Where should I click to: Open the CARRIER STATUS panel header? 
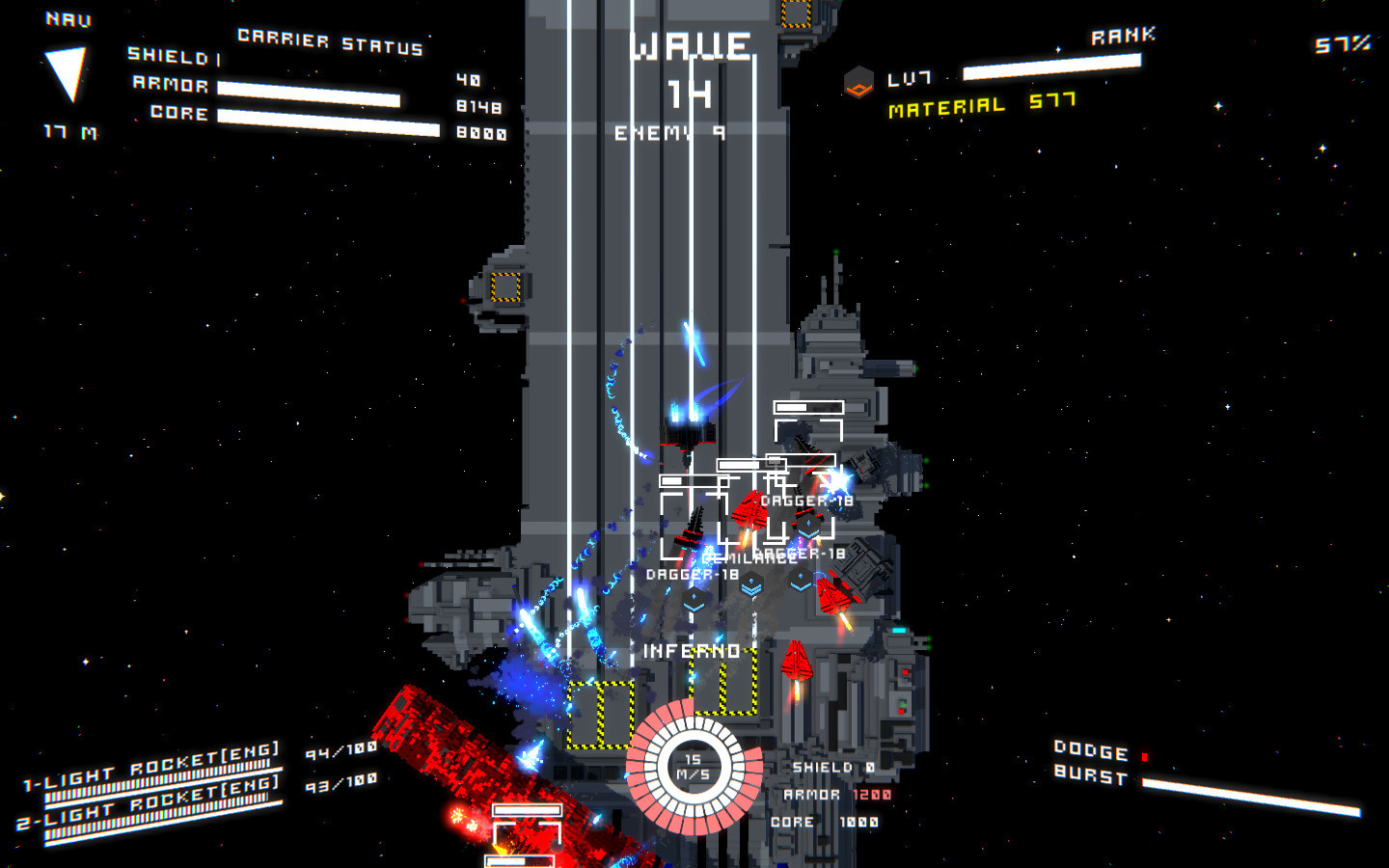click(330, 41)
